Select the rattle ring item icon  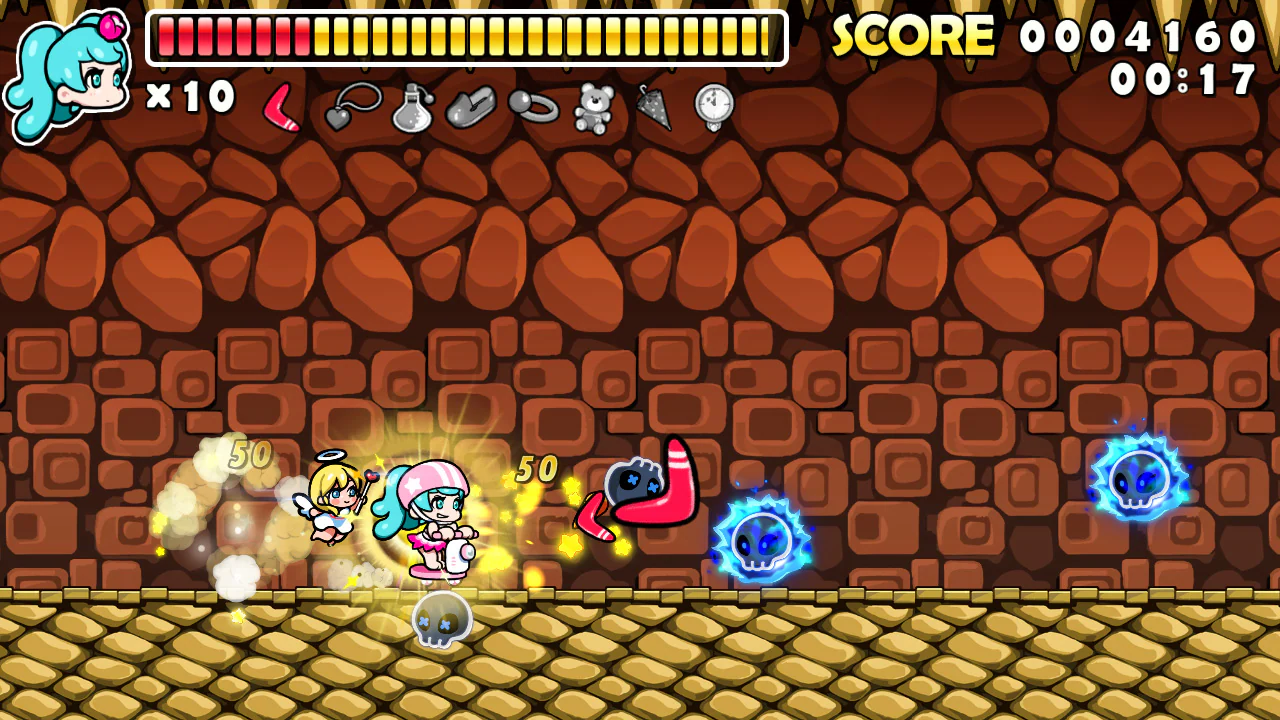tap(534, 108)
